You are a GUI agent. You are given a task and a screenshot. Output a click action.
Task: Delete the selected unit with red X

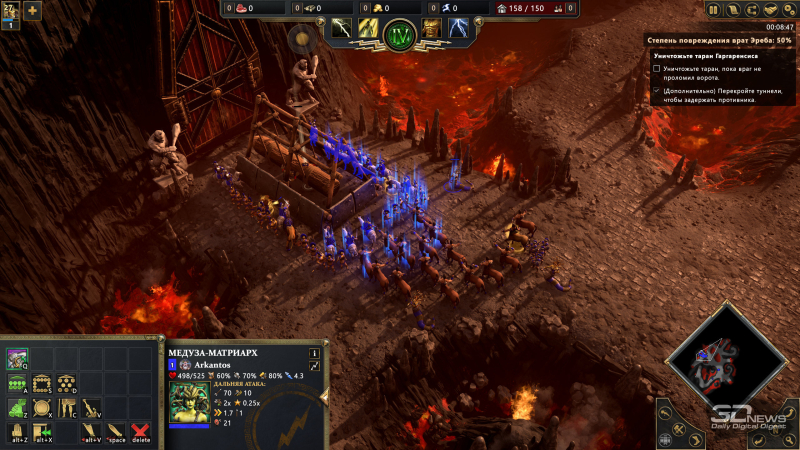[x=141, y=432]
